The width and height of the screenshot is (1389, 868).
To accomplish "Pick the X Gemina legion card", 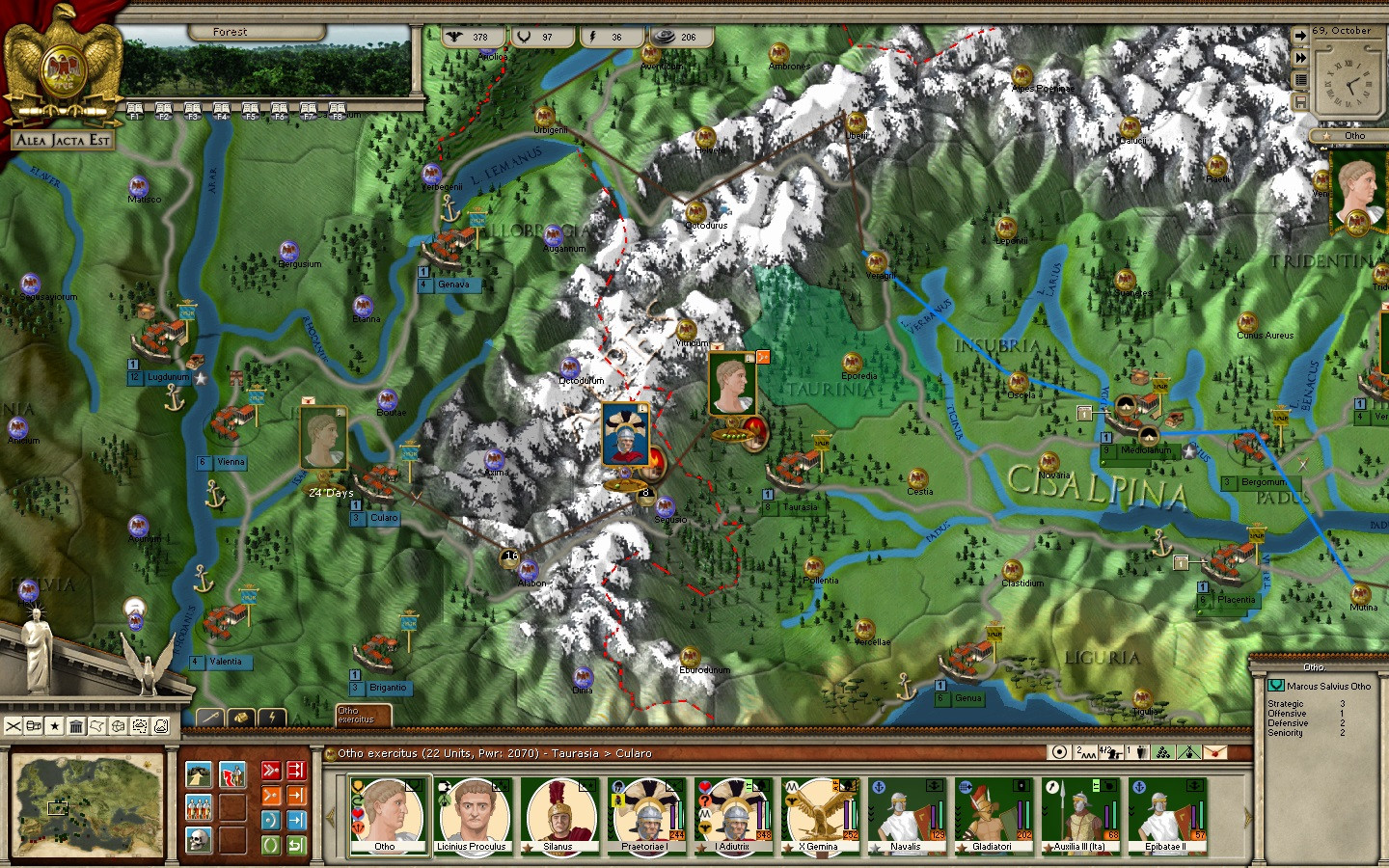I will (x=819, y=816).
